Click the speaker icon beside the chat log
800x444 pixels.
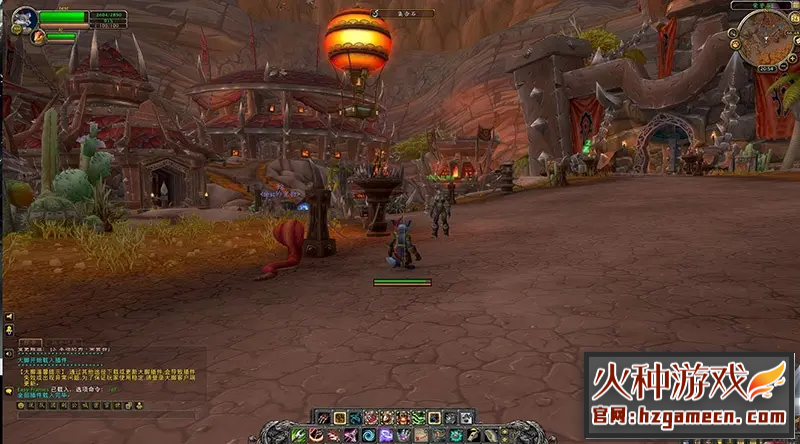click(x=9, y=352)
